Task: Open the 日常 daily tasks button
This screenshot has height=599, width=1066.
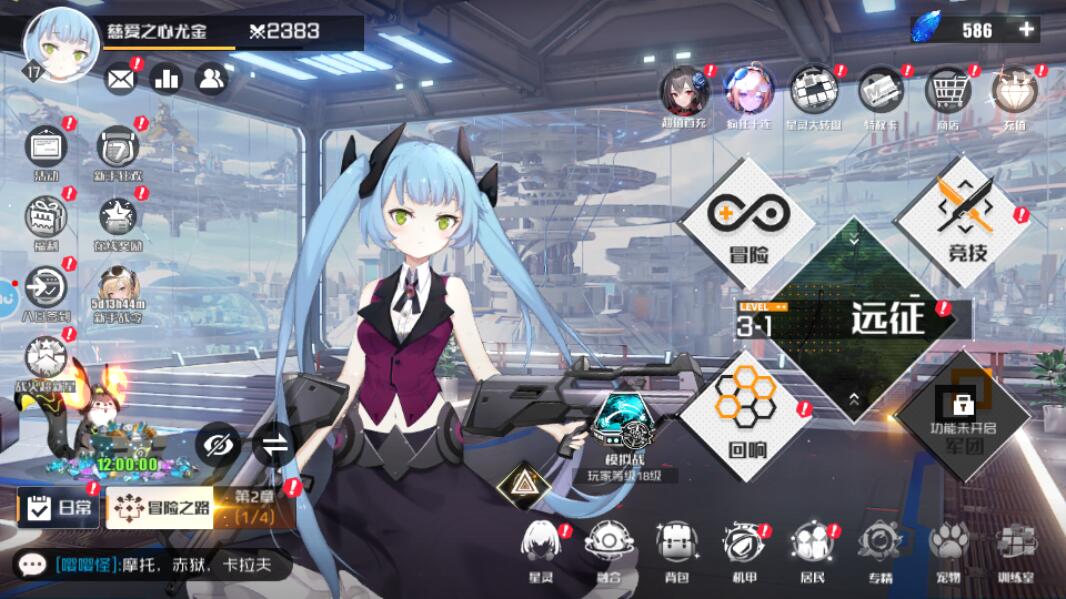Action: pyautogui.click(x=59, y=508)
